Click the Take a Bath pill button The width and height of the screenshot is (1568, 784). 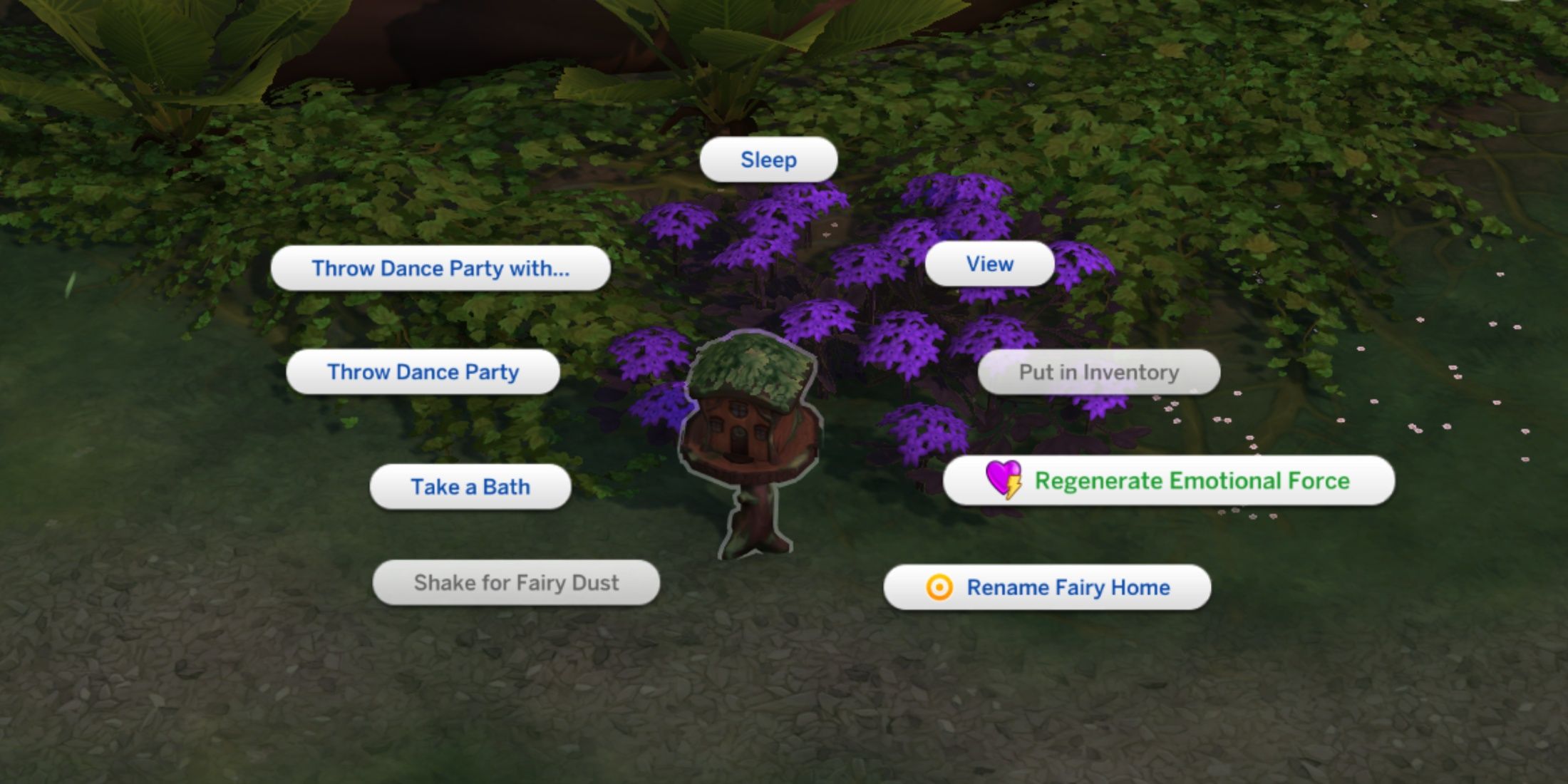click(x=470, y=487)
